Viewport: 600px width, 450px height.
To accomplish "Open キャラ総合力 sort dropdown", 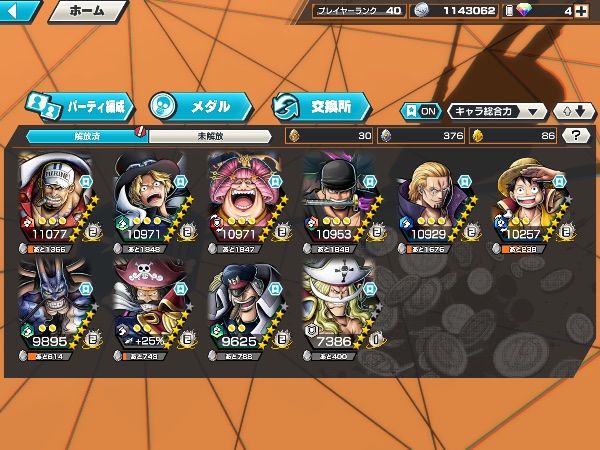I will click(x=497, y=111).
